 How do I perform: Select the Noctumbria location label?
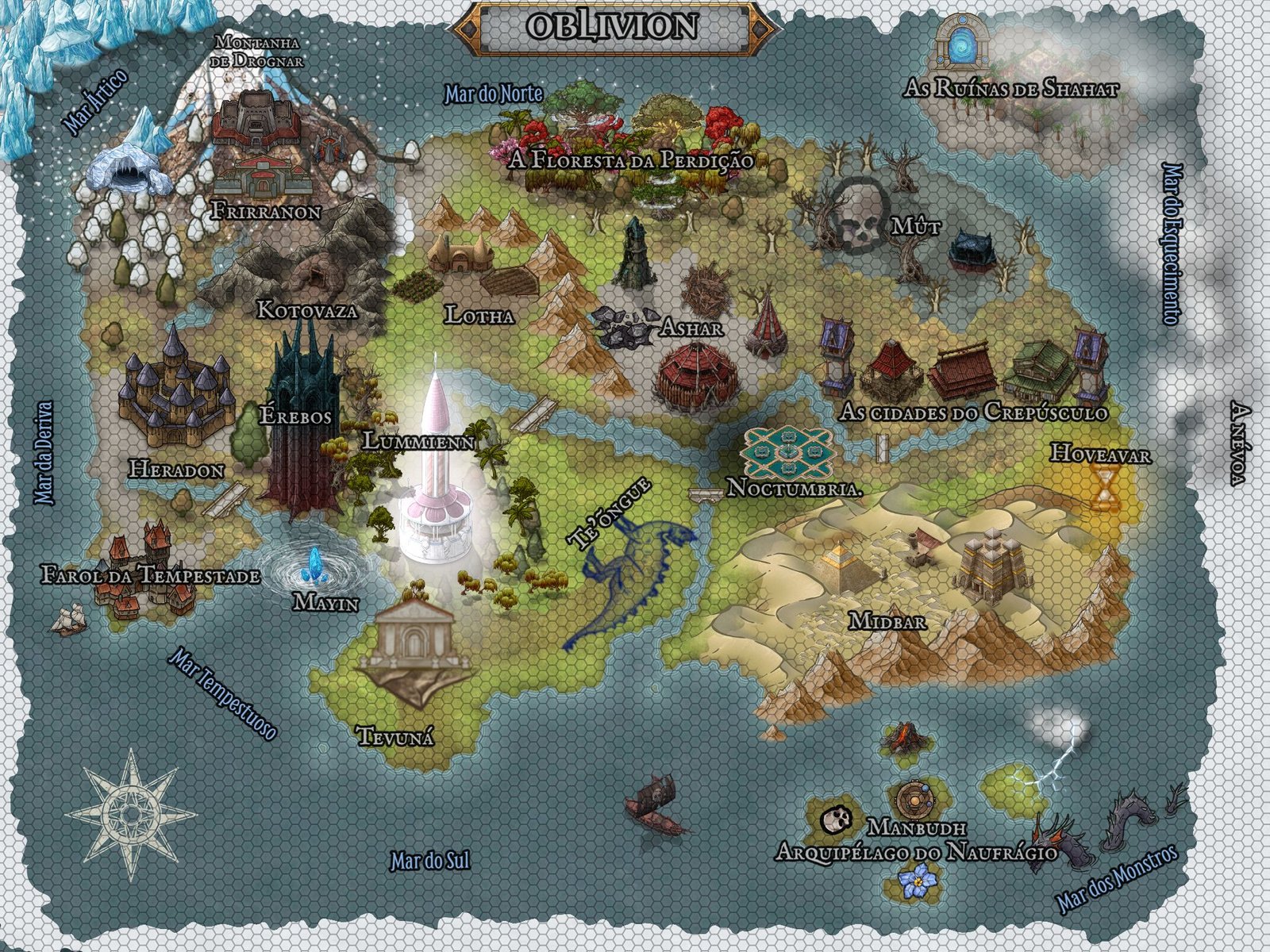(795, 487)
